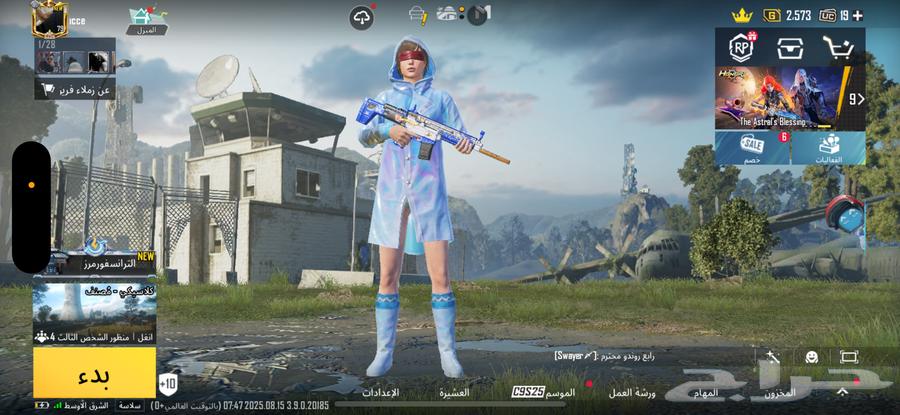Open the Royale Pass RP icon

[742, 47]
